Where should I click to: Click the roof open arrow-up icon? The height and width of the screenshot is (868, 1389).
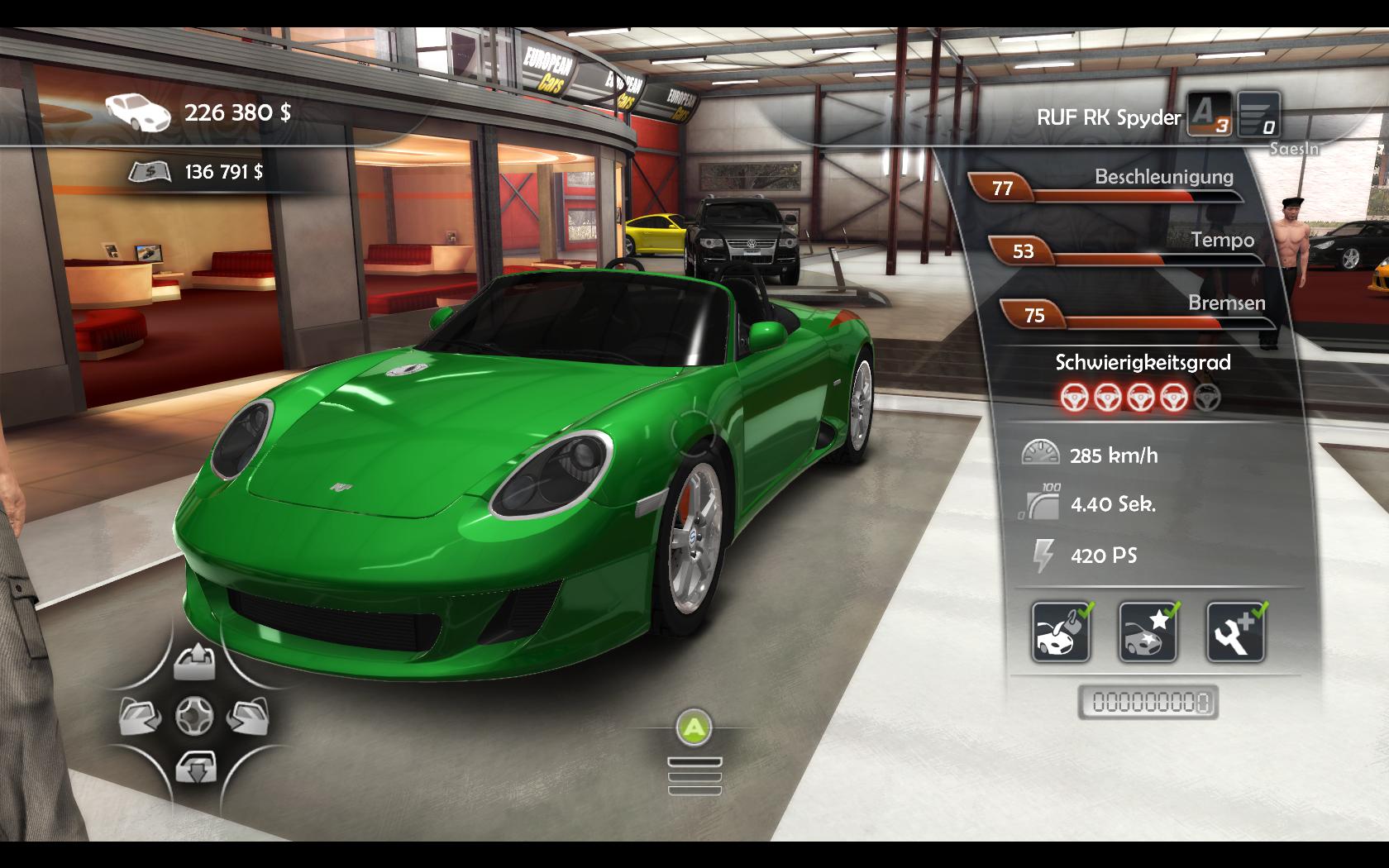point(195,663)
